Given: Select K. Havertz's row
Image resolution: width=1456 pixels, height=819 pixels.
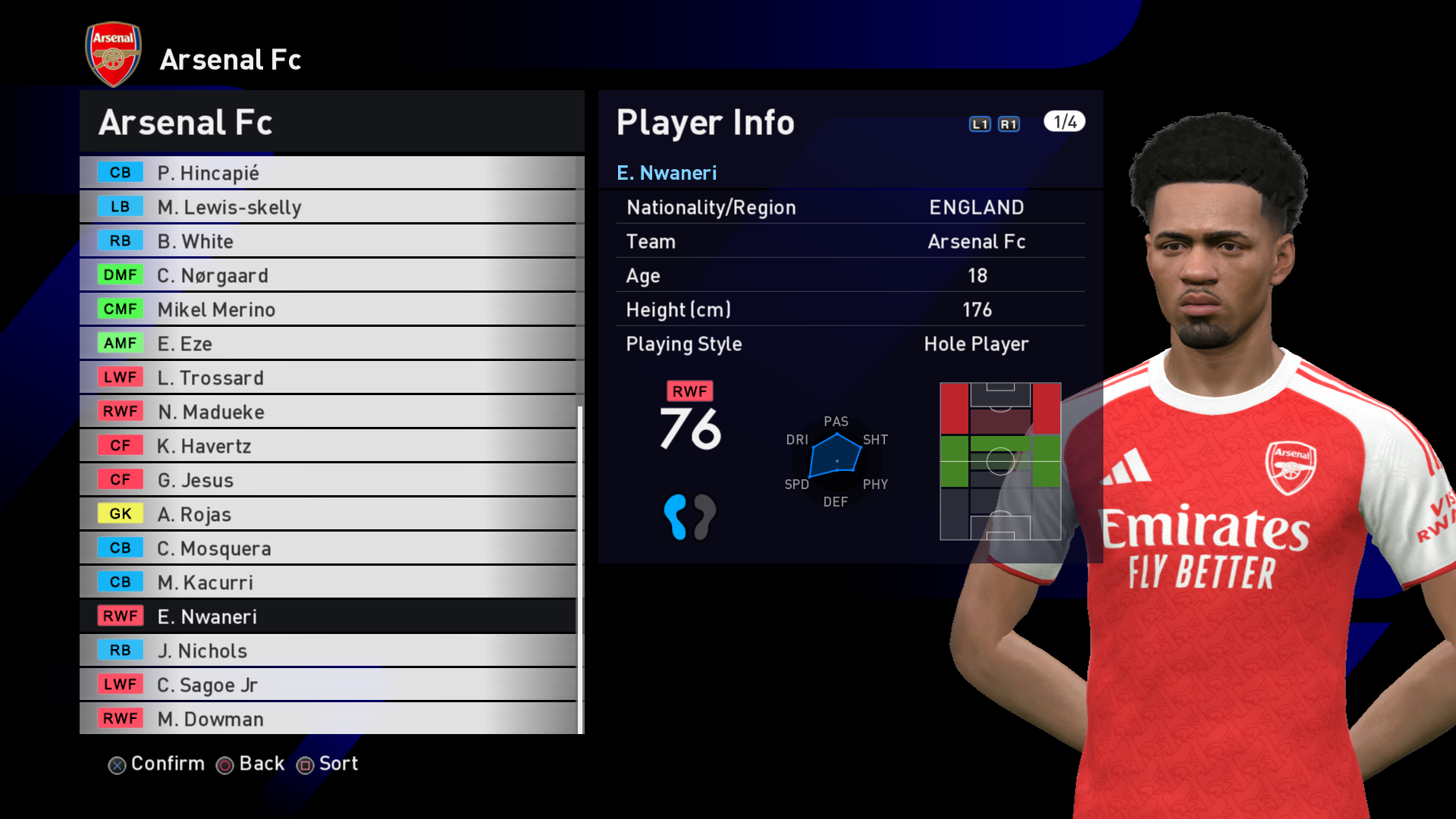Looking at the screenshot, I should [x=328, y=446].
